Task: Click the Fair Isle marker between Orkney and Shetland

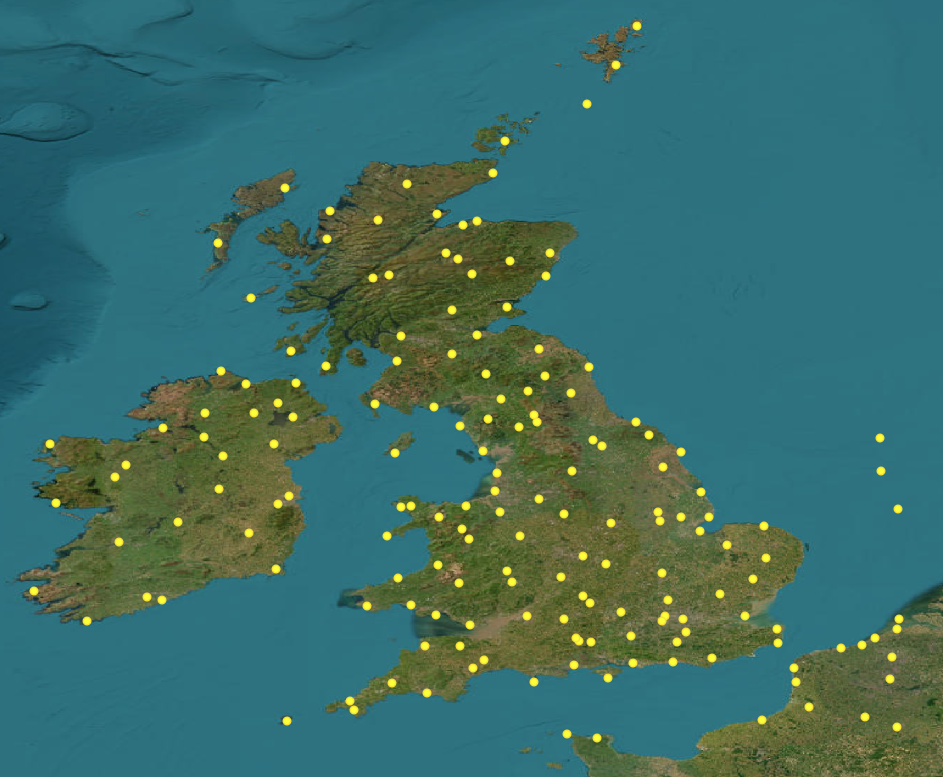Action: (x=587, y=104)
